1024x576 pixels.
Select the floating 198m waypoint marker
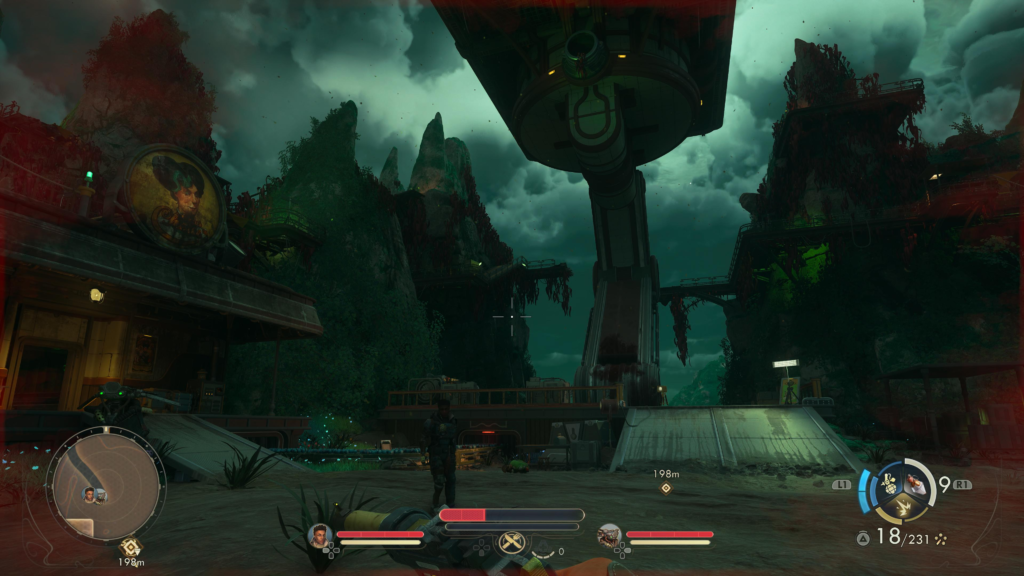coord(666,487)
